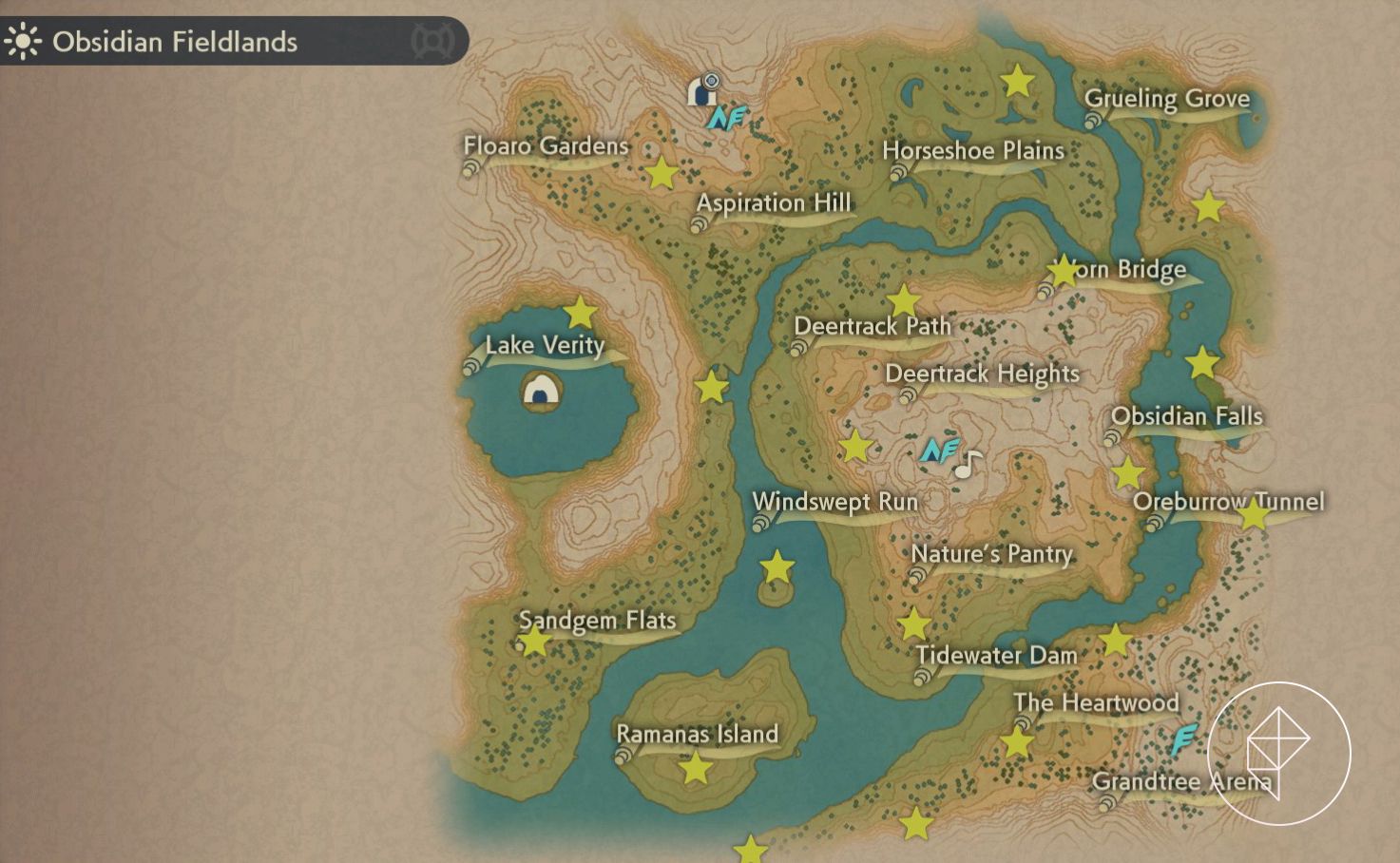Select the wisp star above Horseshoe Plains
The height and width of the screenshot is (863, 1400).
click(1018, 82)
